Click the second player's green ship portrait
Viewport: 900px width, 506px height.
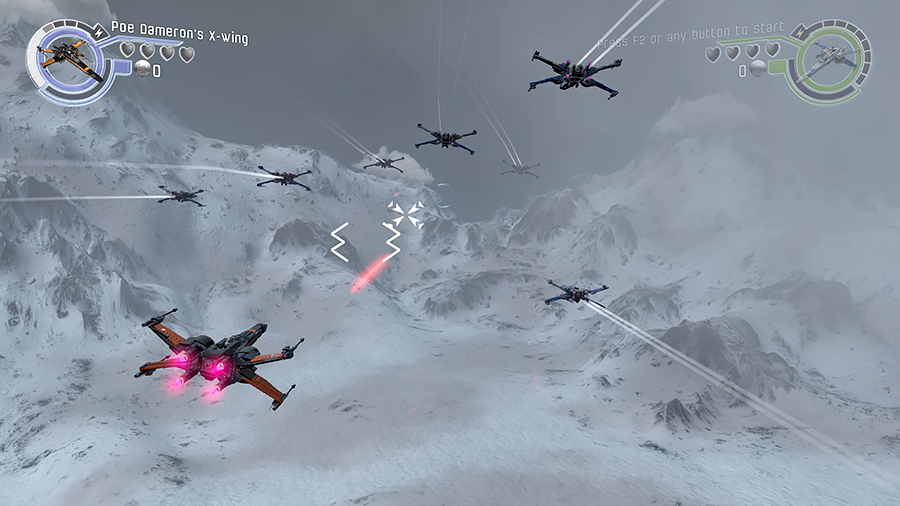tap(826, 62)
